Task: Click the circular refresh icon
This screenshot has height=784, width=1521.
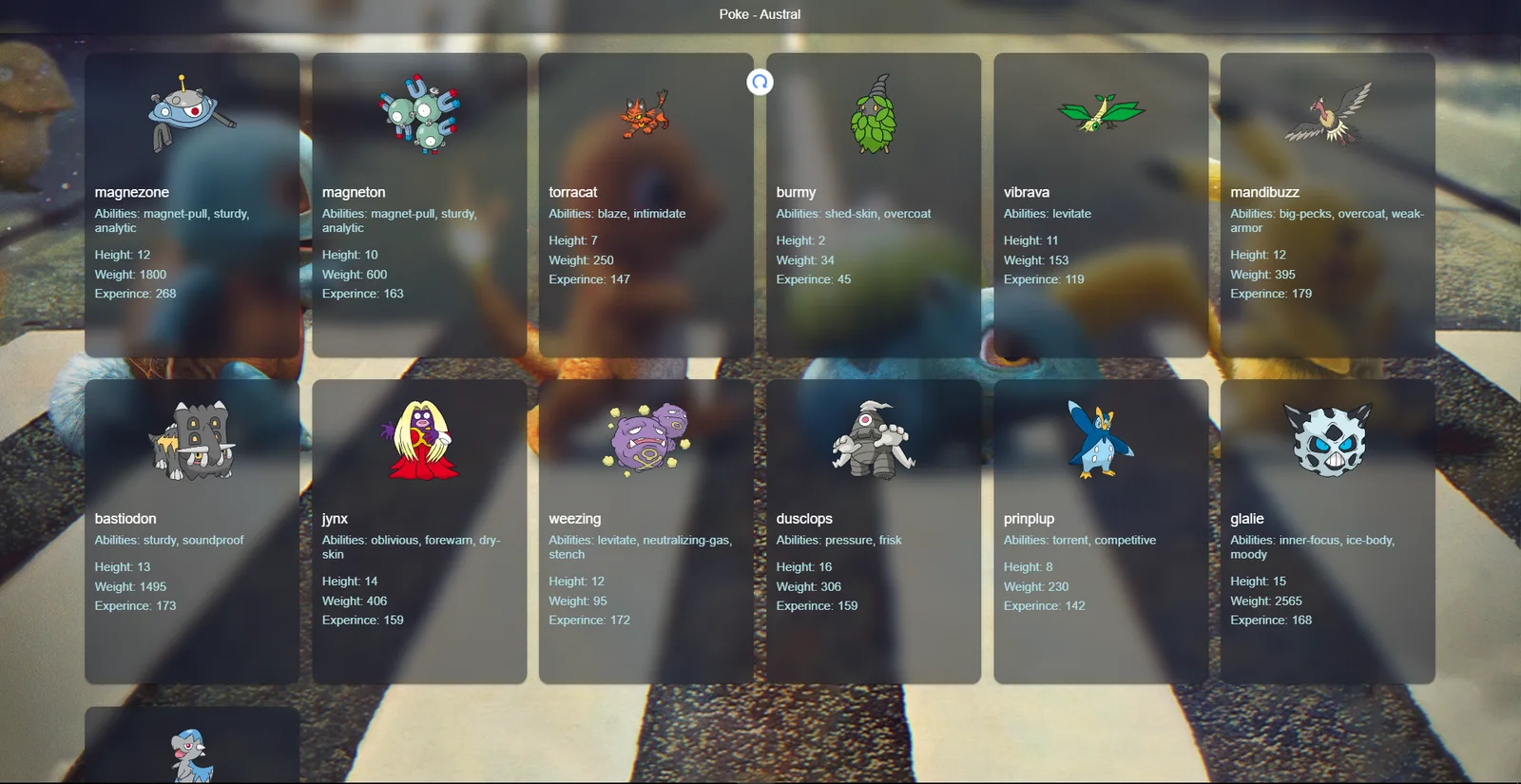Action: pos(760,82)
